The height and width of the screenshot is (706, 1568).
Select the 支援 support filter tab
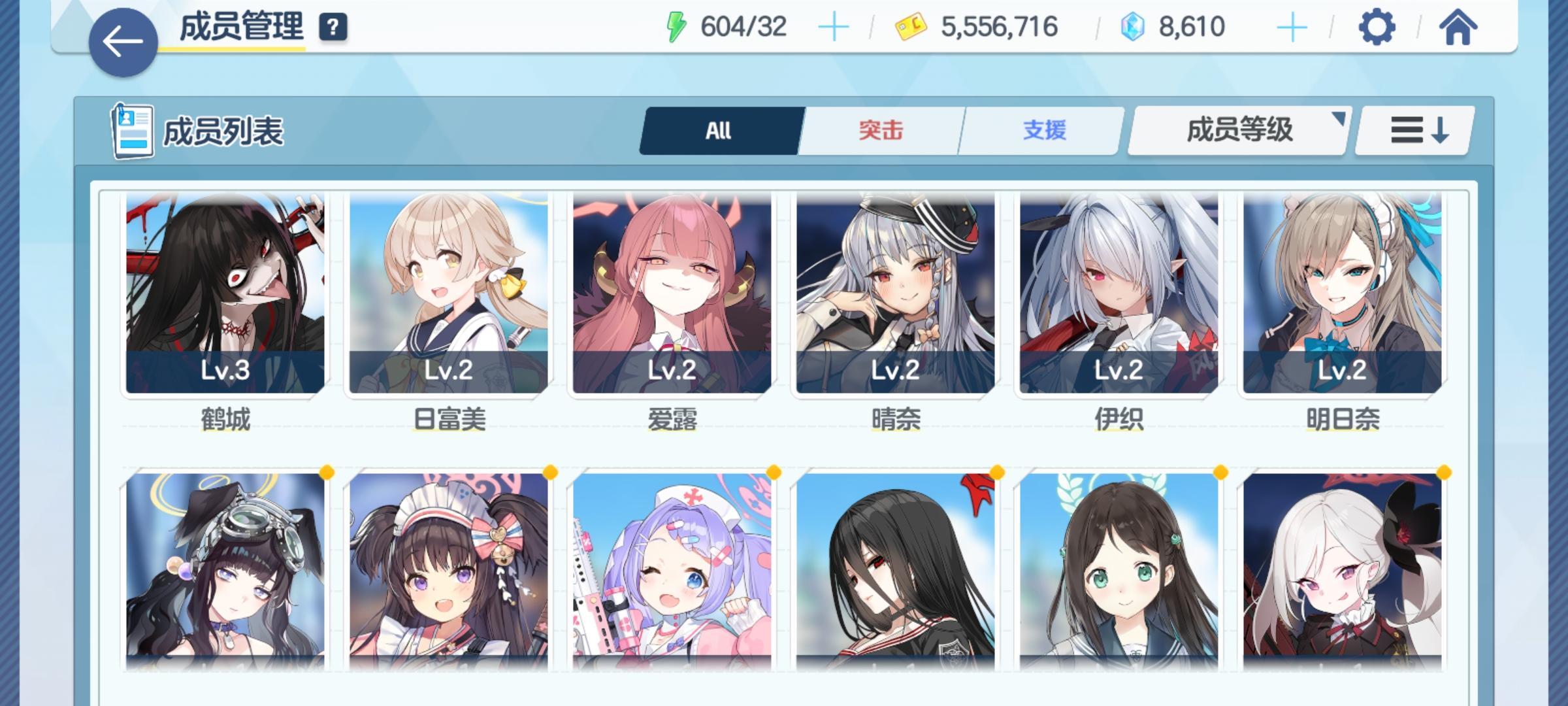1042,131
